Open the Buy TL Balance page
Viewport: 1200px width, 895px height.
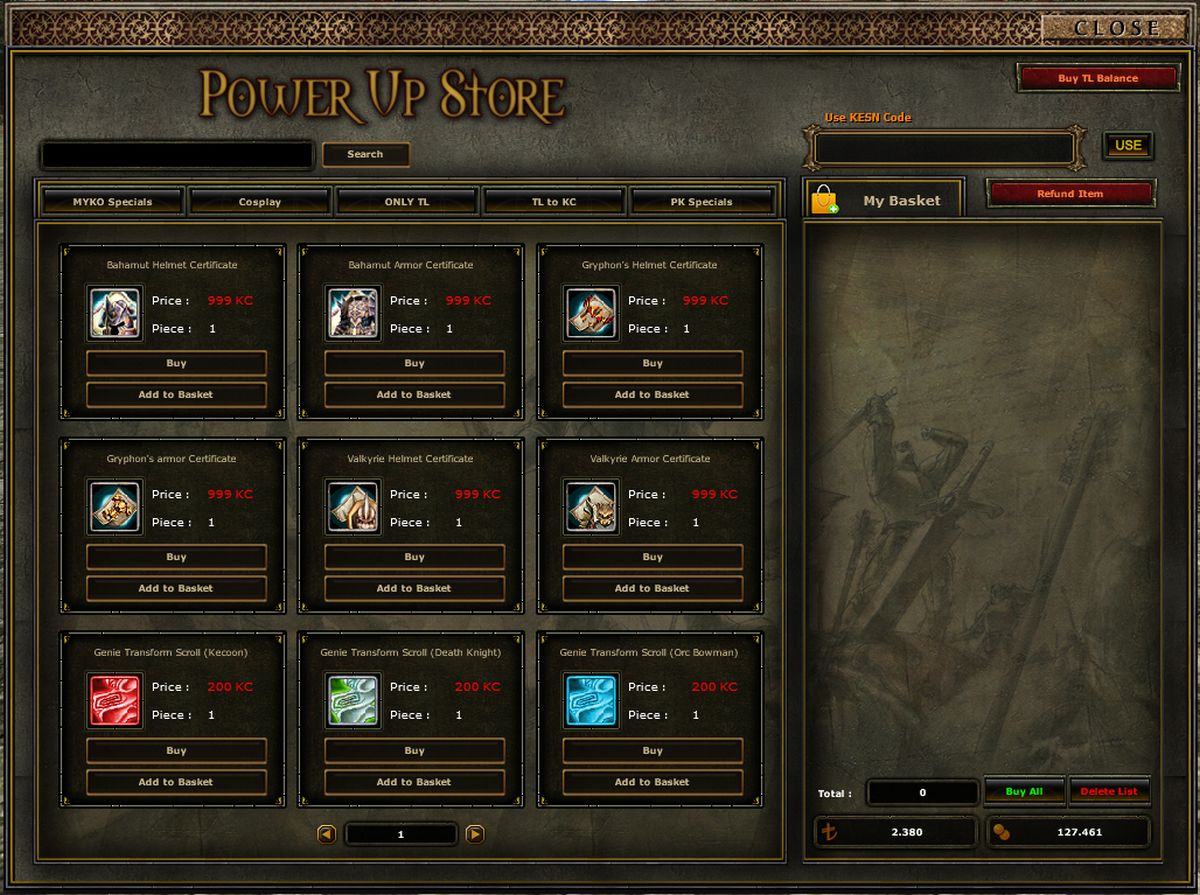(1097, 78)
